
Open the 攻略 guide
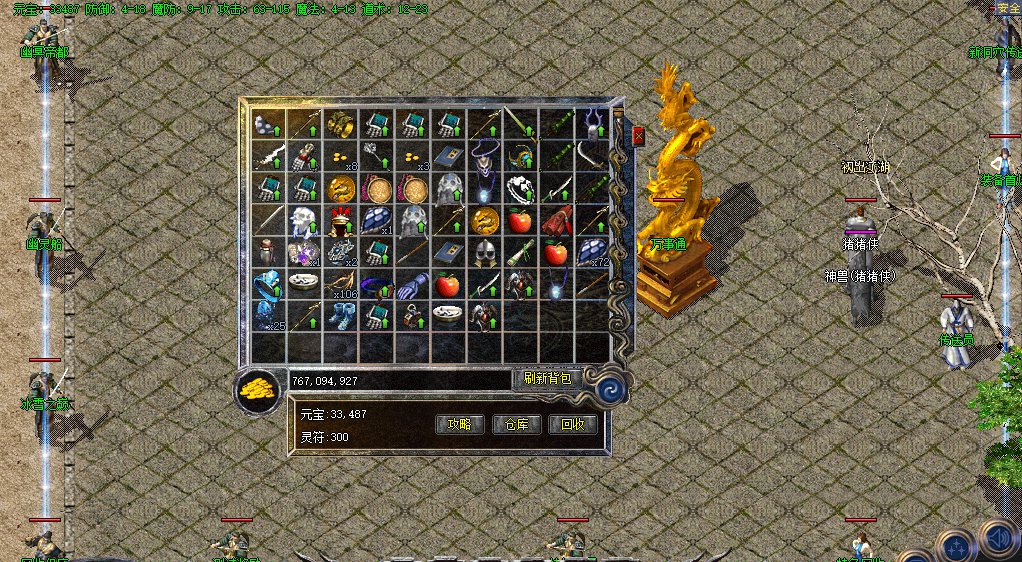461,424
